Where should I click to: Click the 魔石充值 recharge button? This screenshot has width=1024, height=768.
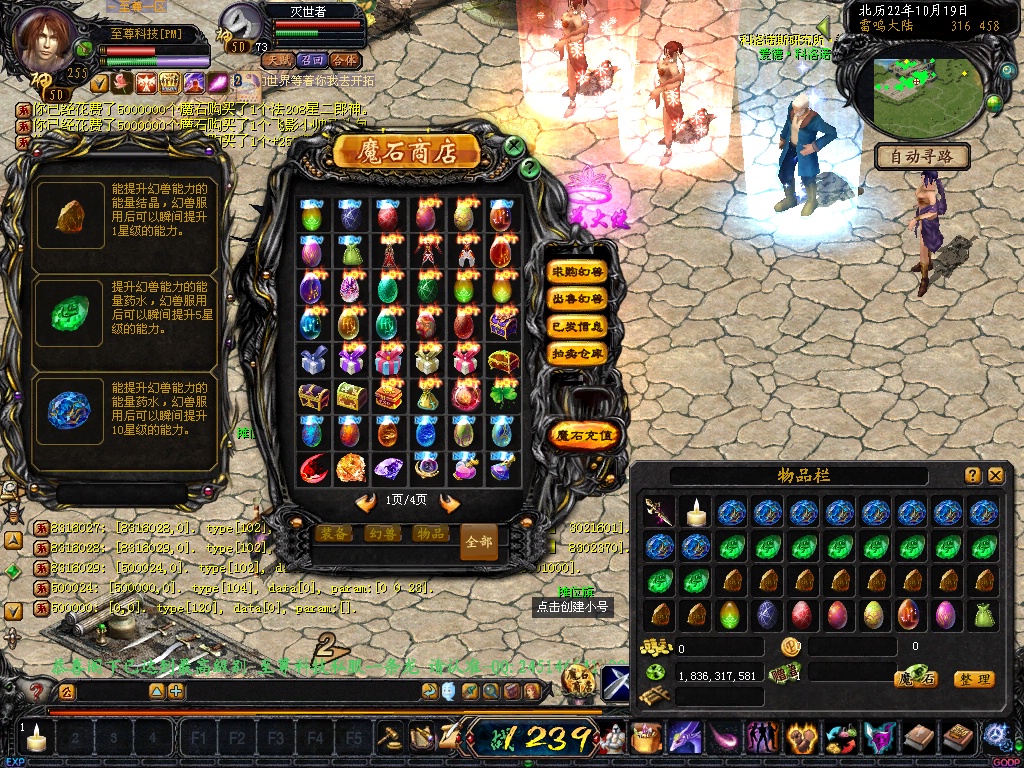click(x=586, y=435)
